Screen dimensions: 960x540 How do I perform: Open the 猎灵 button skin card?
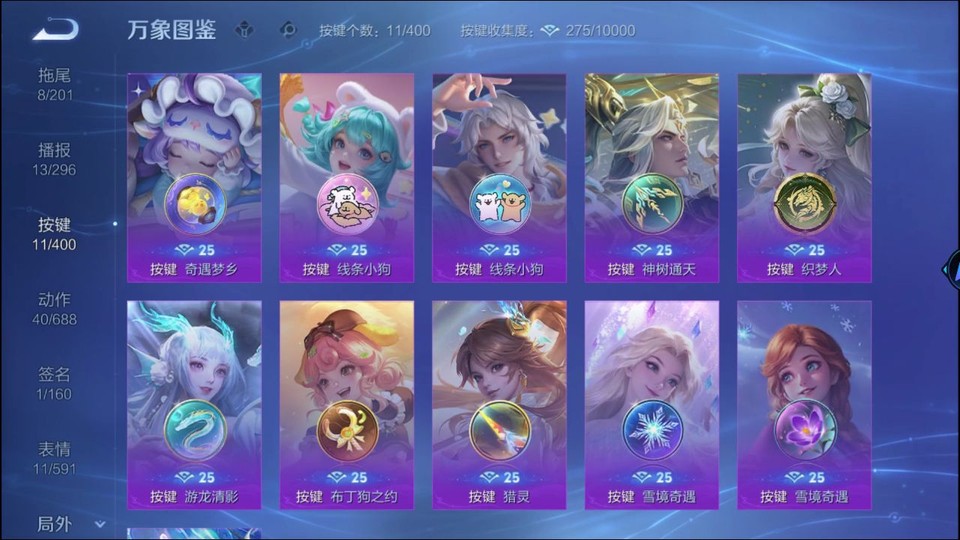tap(499, 405)
